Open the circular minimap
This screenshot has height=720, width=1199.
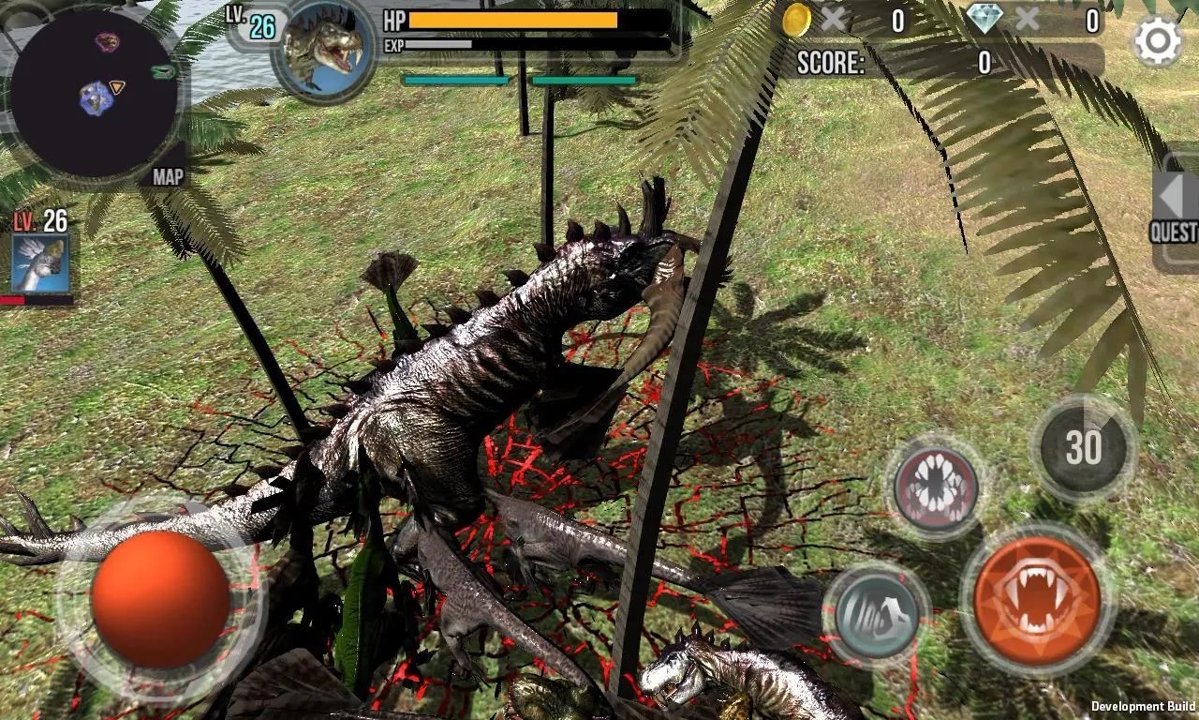coord(96,94)
